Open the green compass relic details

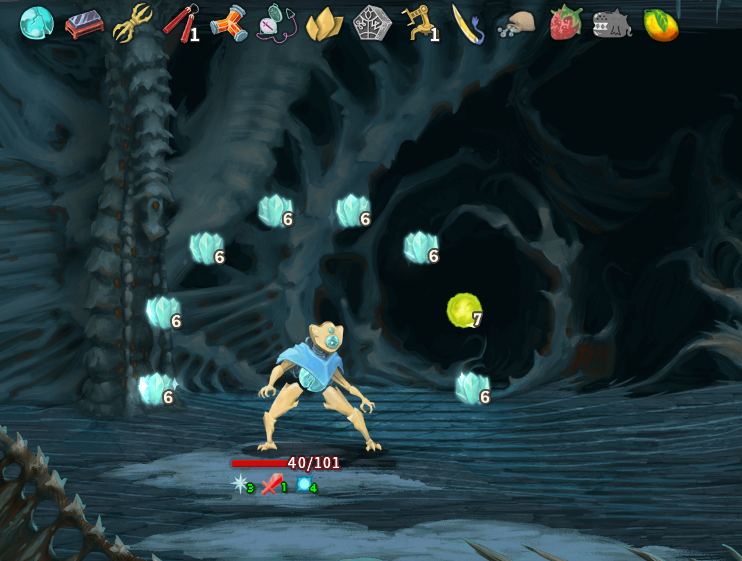276,23
